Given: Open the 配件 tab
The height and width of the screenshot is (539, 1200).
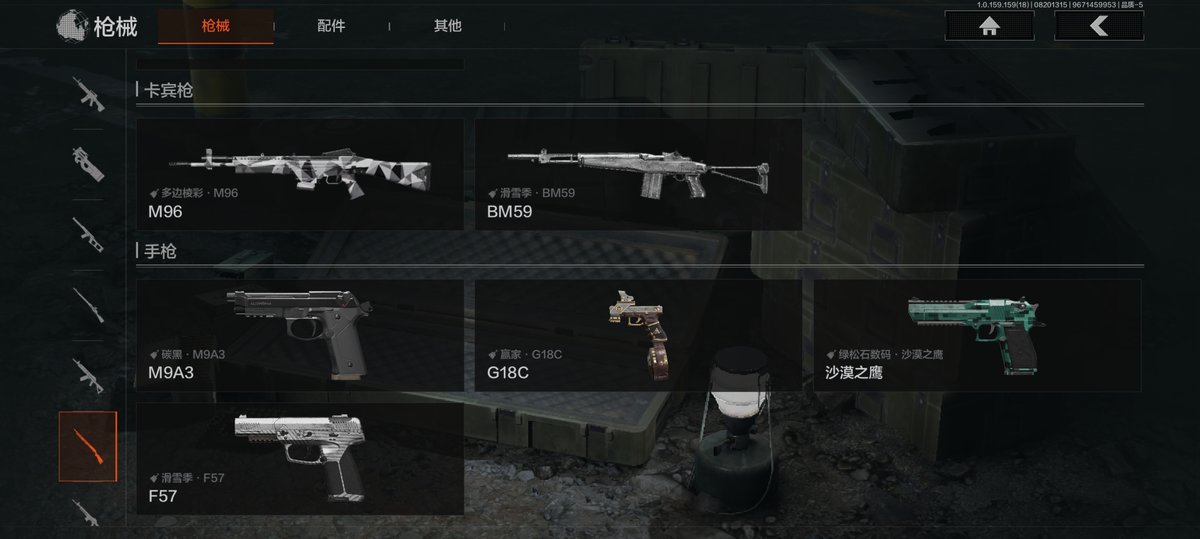Looking at the screenshot, I should [x=331, y=26].
